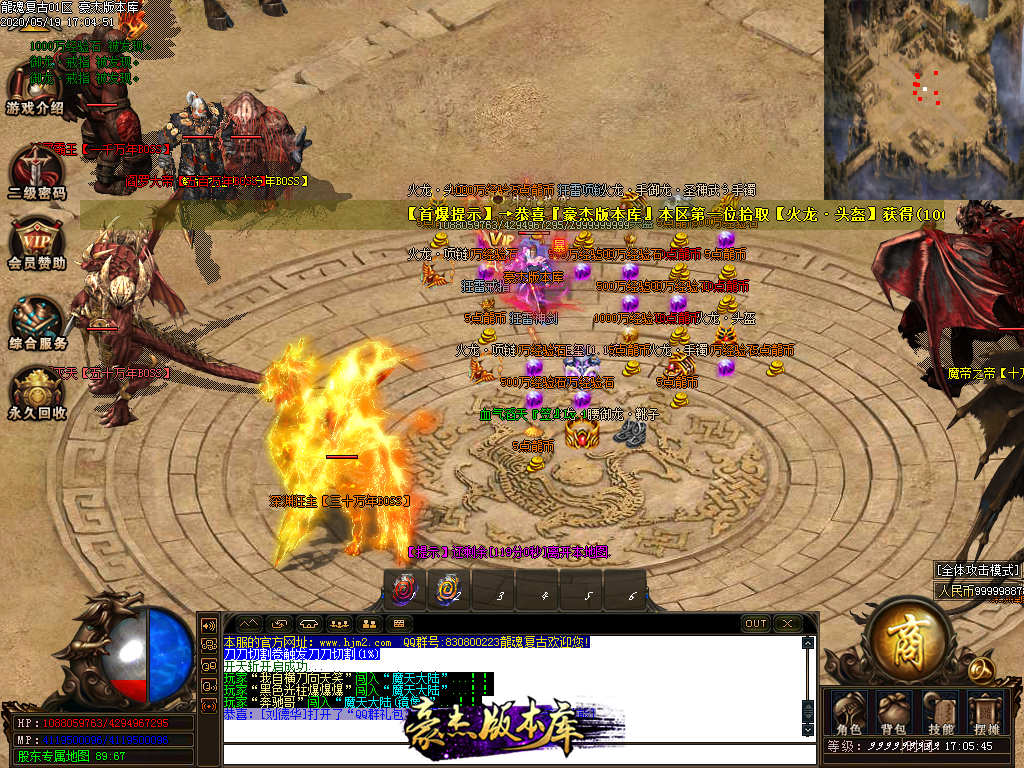Image resolution: width=1024 pixels, height=768 pixels.
Task: Select the second hotbar swirl skill
Action: pyautogui.click(x=449, y=590)
